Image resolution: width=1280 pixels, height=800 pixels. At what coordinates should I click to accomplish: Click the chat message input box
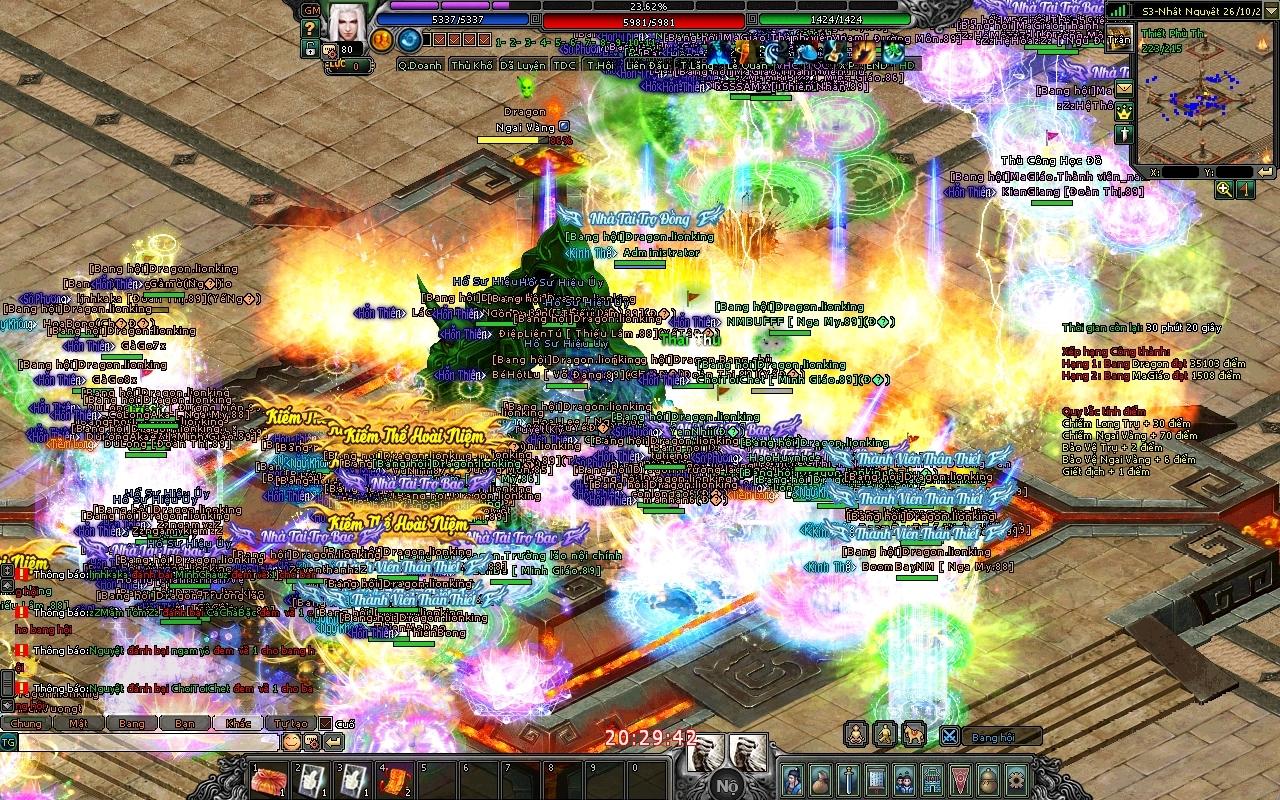tap(148, 742)
